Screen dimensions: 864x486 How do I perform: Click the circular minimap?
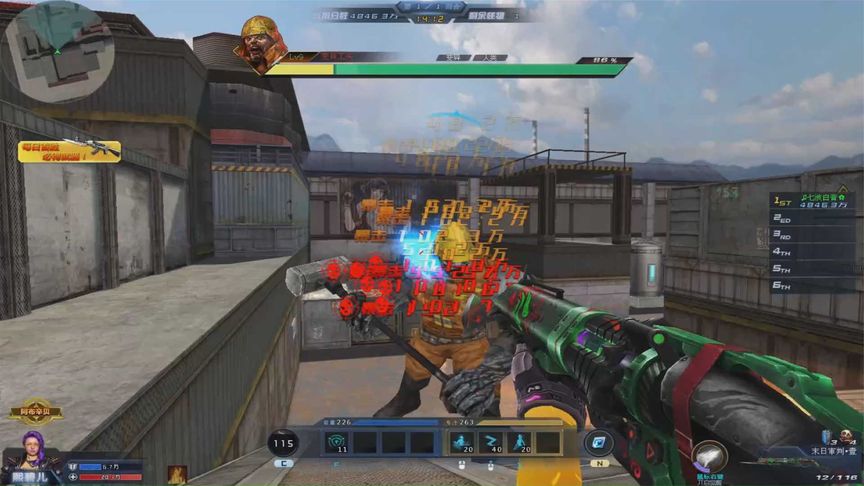click(x=58, y=50)
